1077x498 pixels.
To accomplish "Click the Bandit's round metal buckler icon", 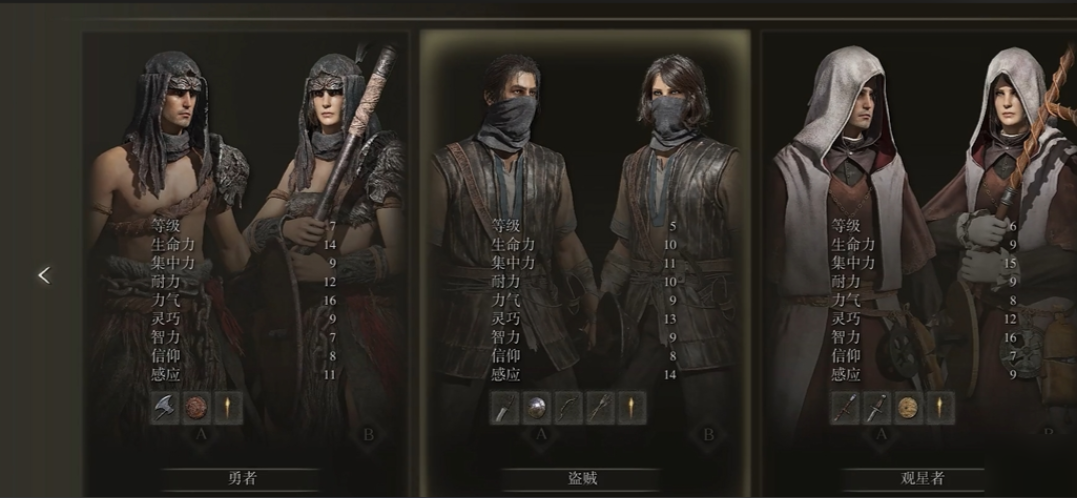I will (x=537, y=407).
